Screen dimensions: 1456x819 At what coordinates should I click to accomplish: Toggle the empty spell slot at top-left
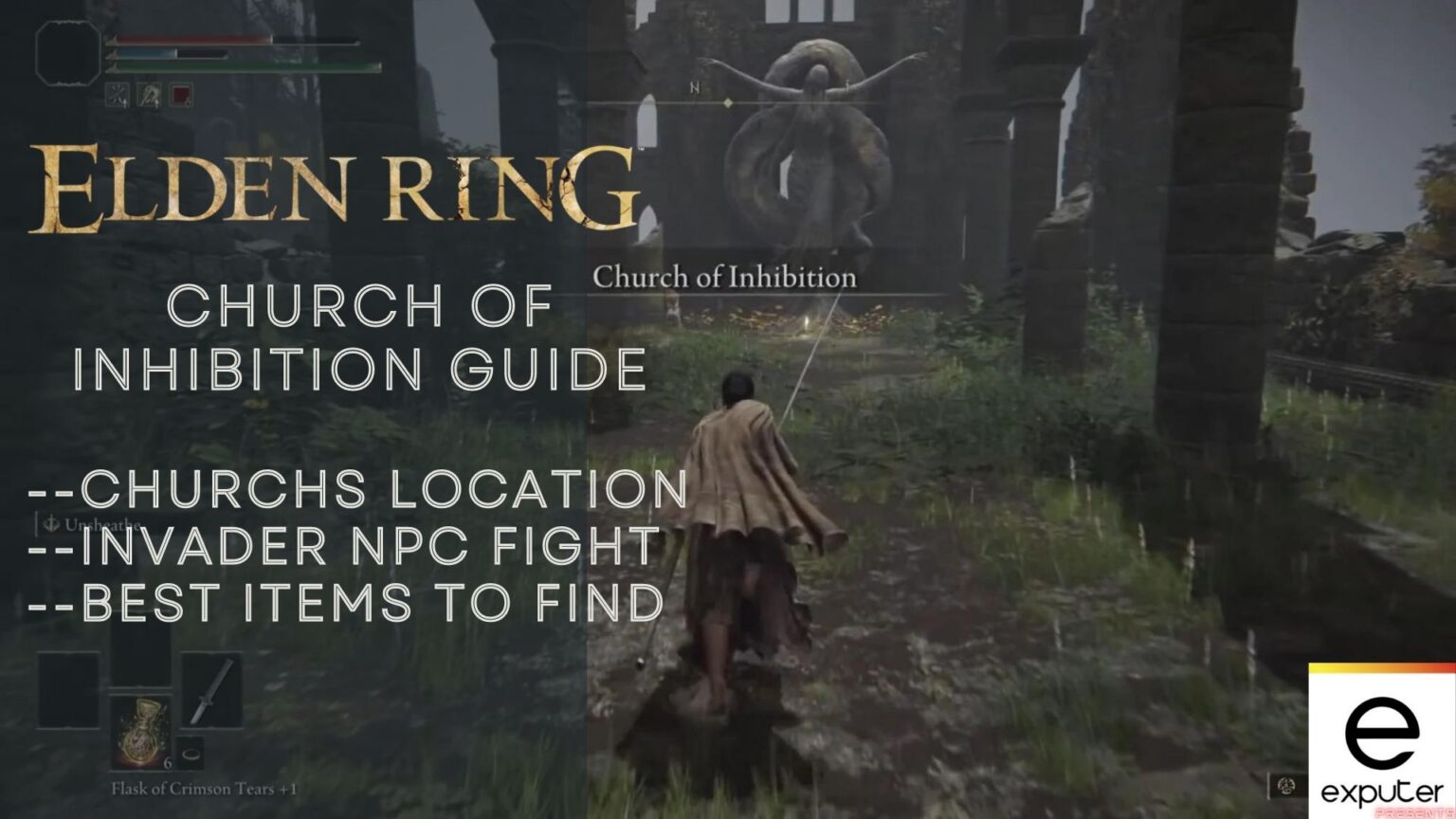67,53
